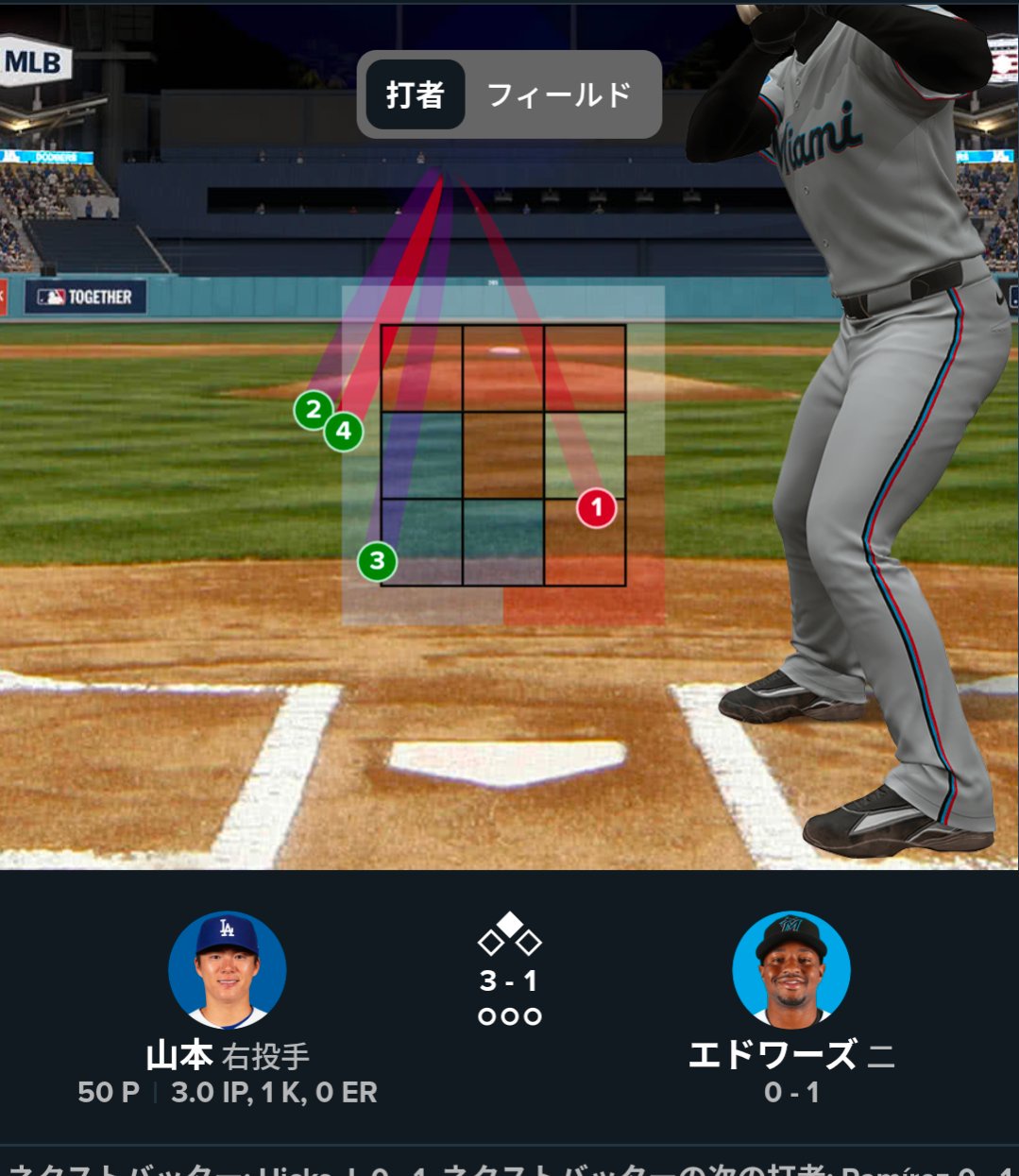Viewport: 1019px width, 1176px height.
Task: Select the 打者 view tab
Action: pyautogui.click(x=415, y=95)
